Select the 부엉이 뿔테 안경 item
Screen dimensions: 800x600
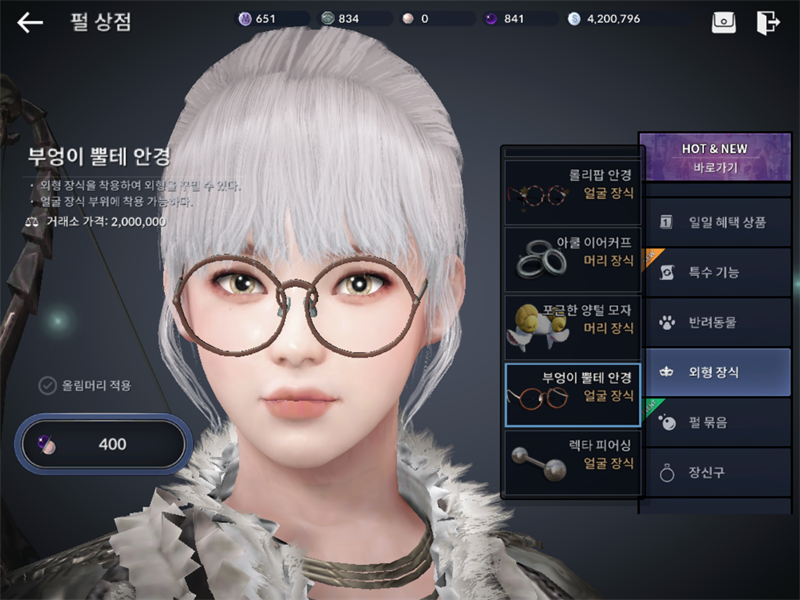(x=572, y=394)
